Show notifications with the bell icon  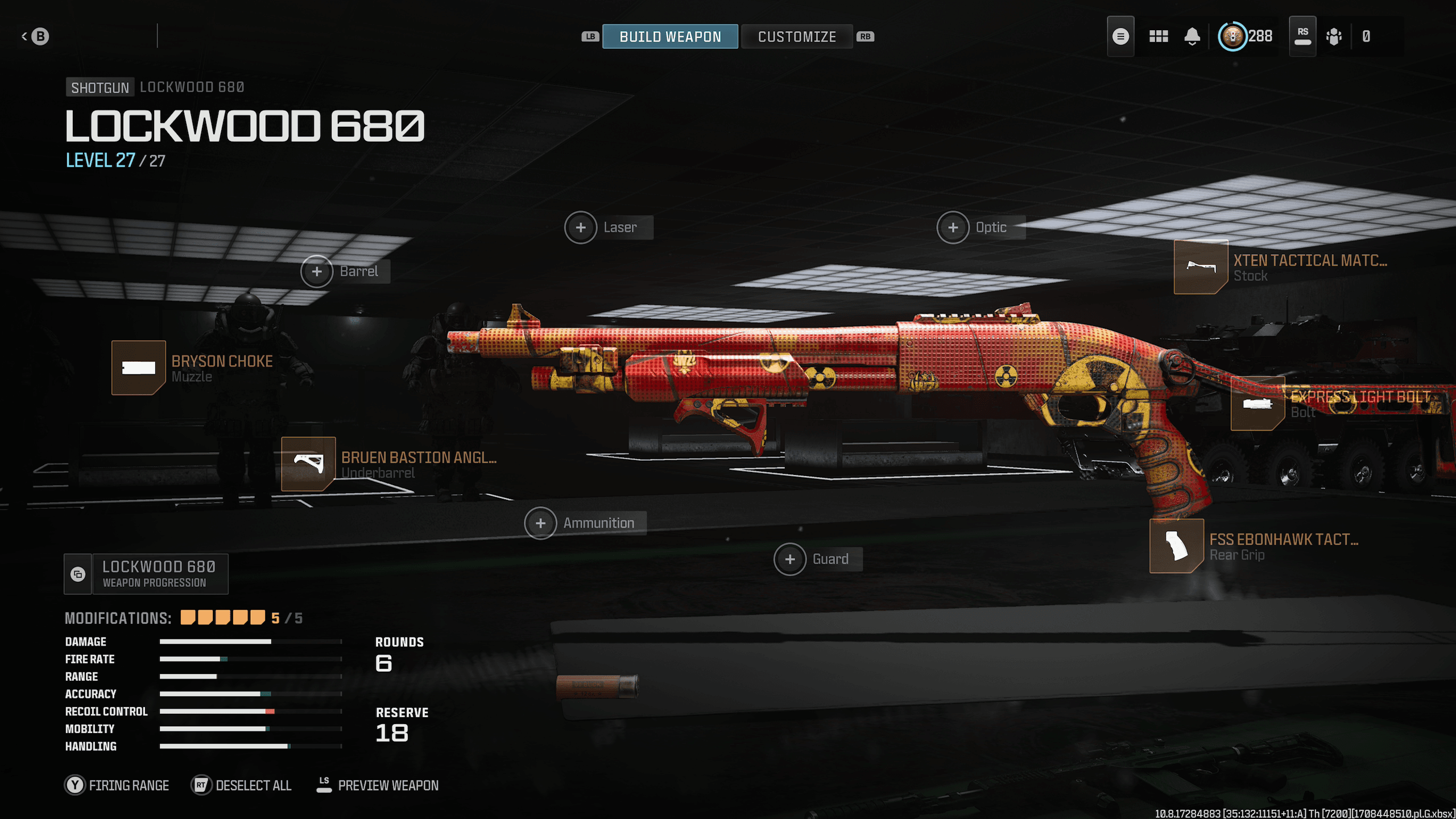coord(1192,37)
